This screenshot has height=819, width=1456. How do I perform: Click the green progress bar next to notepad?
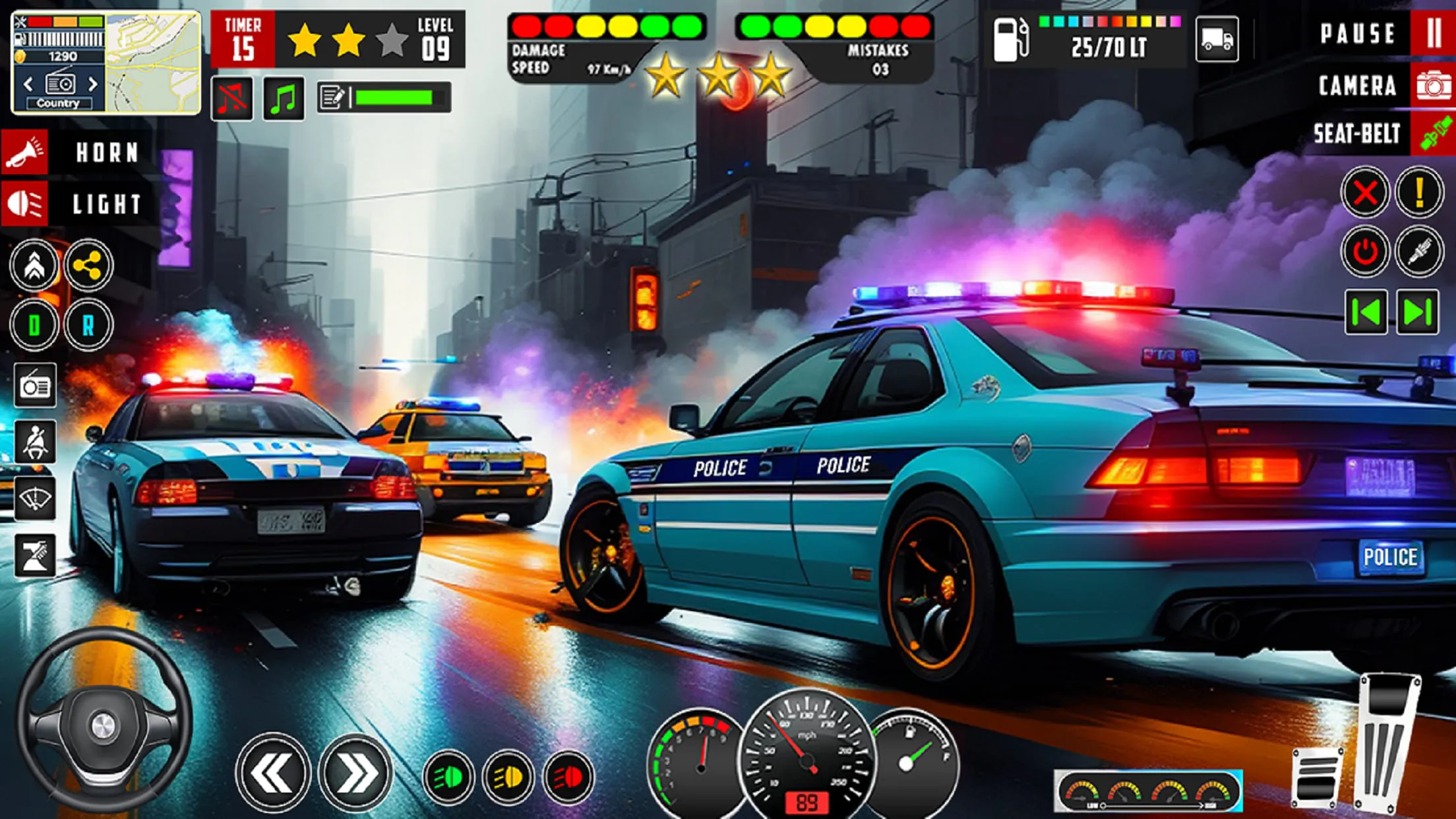396,96
